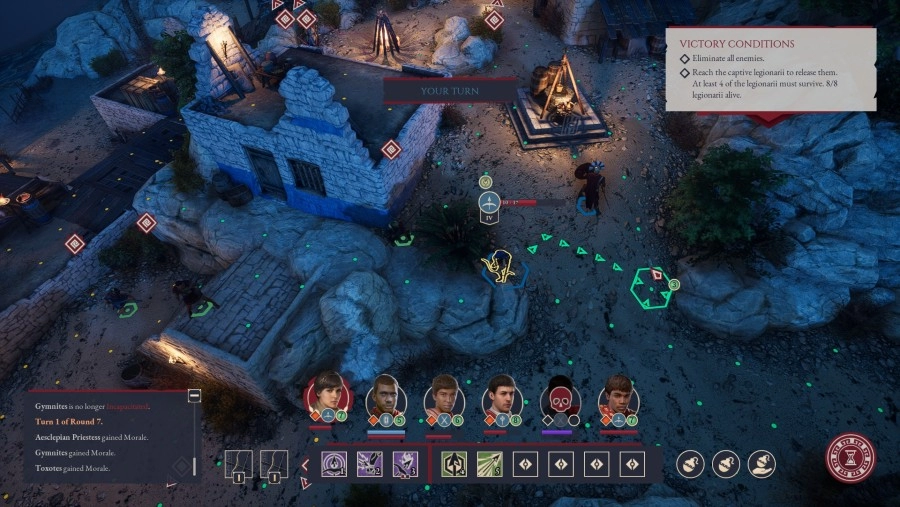
Task: End the turn with the hourglass button
Action: pos(850,458)
